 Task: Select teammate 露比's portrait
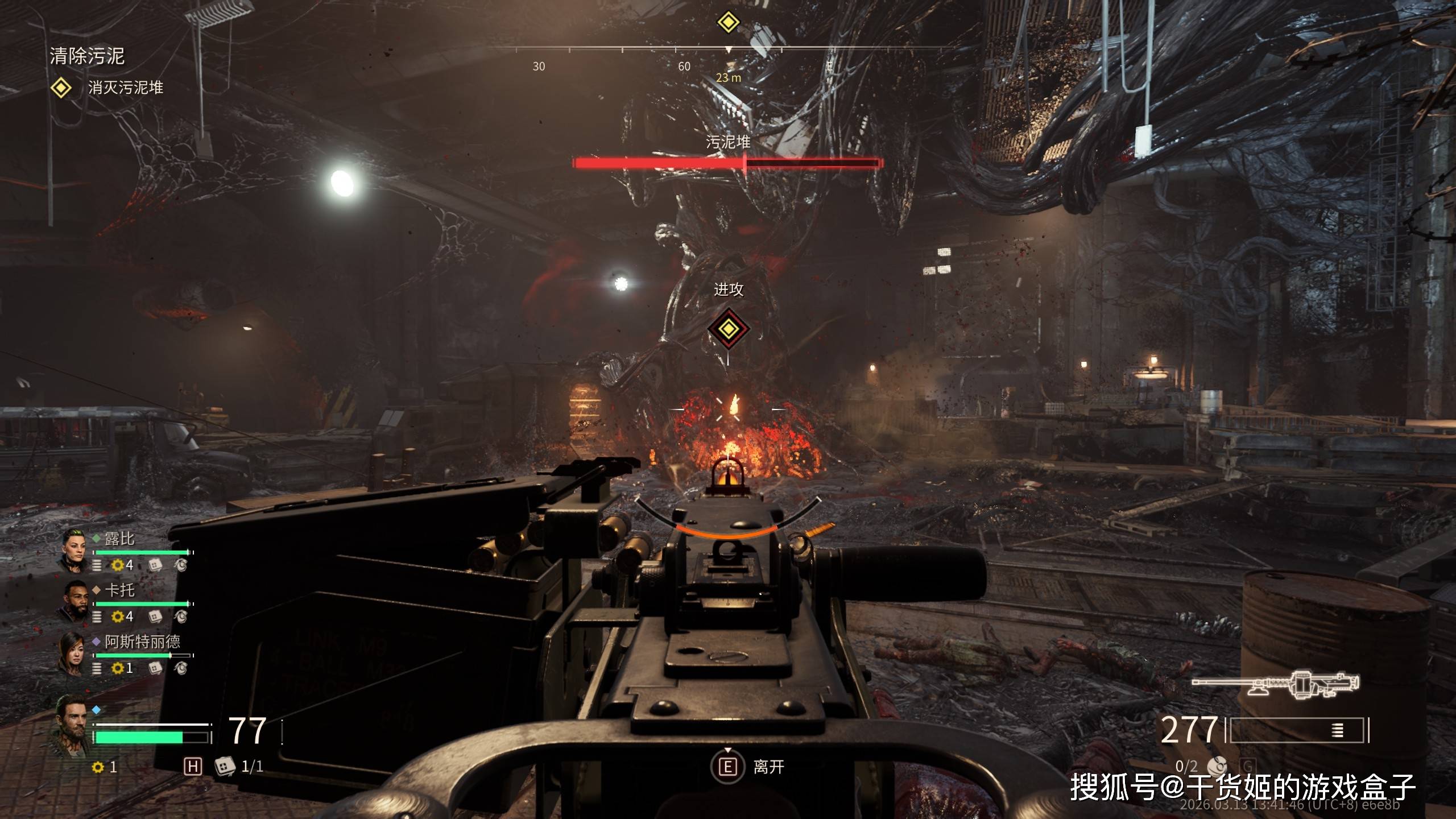pyautogui.click(x=75, y=549)
